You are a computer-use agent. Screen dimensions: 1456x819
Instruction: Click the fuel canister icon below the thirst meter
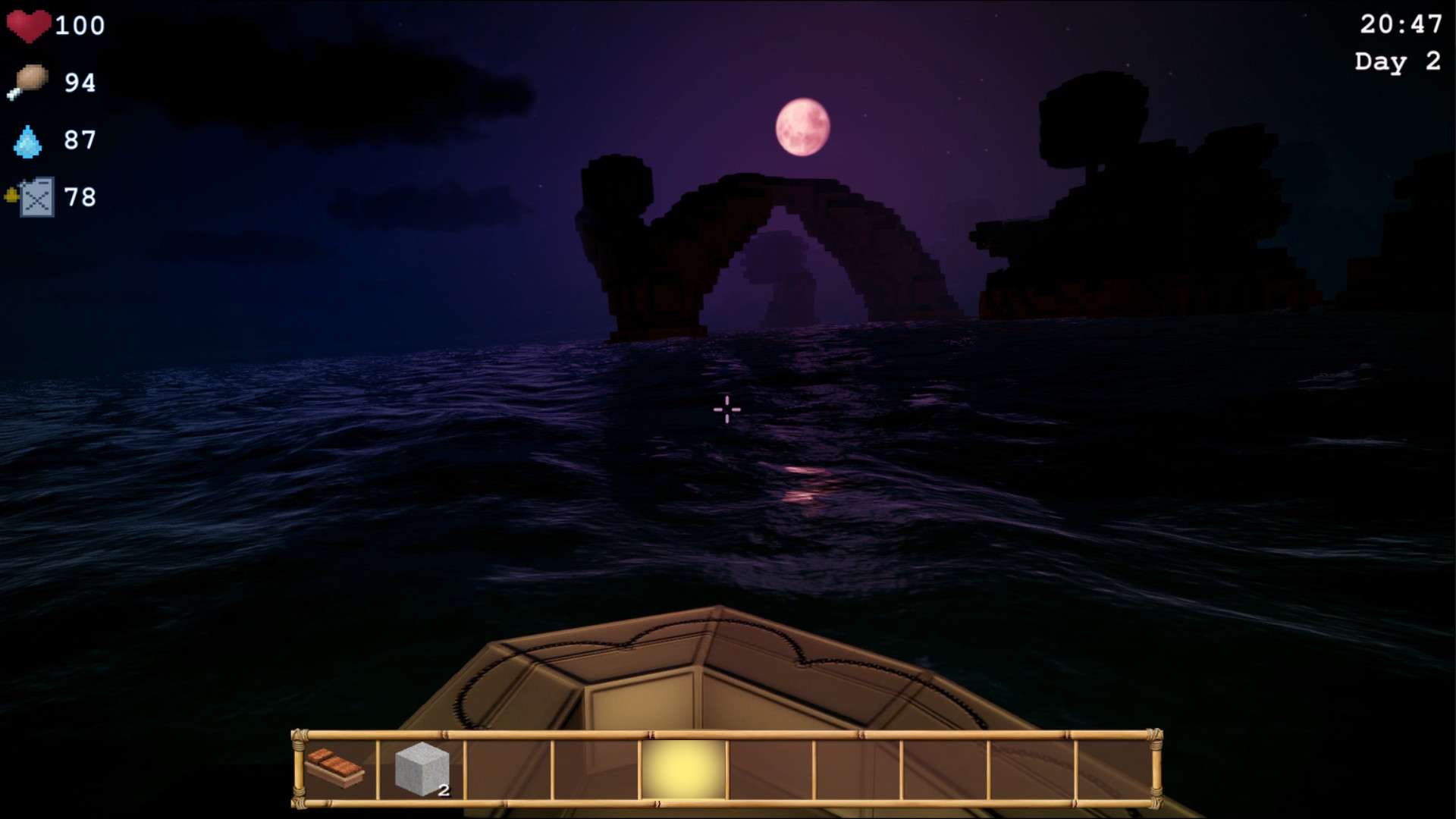pyautogui.click(x=36, y=196)
